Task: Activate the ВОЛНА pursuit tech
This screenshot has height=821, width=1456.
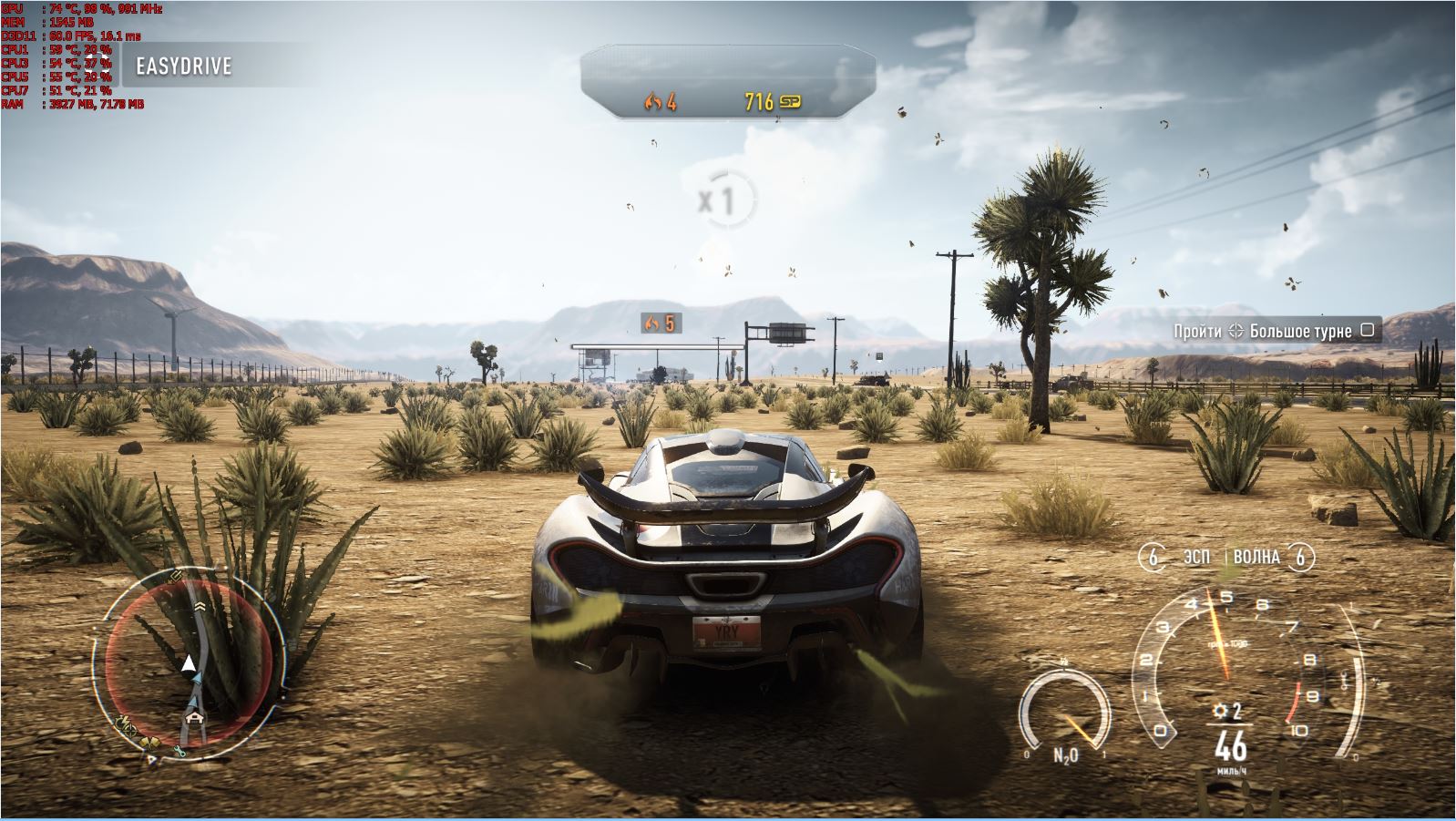Action: [1257, 557]
